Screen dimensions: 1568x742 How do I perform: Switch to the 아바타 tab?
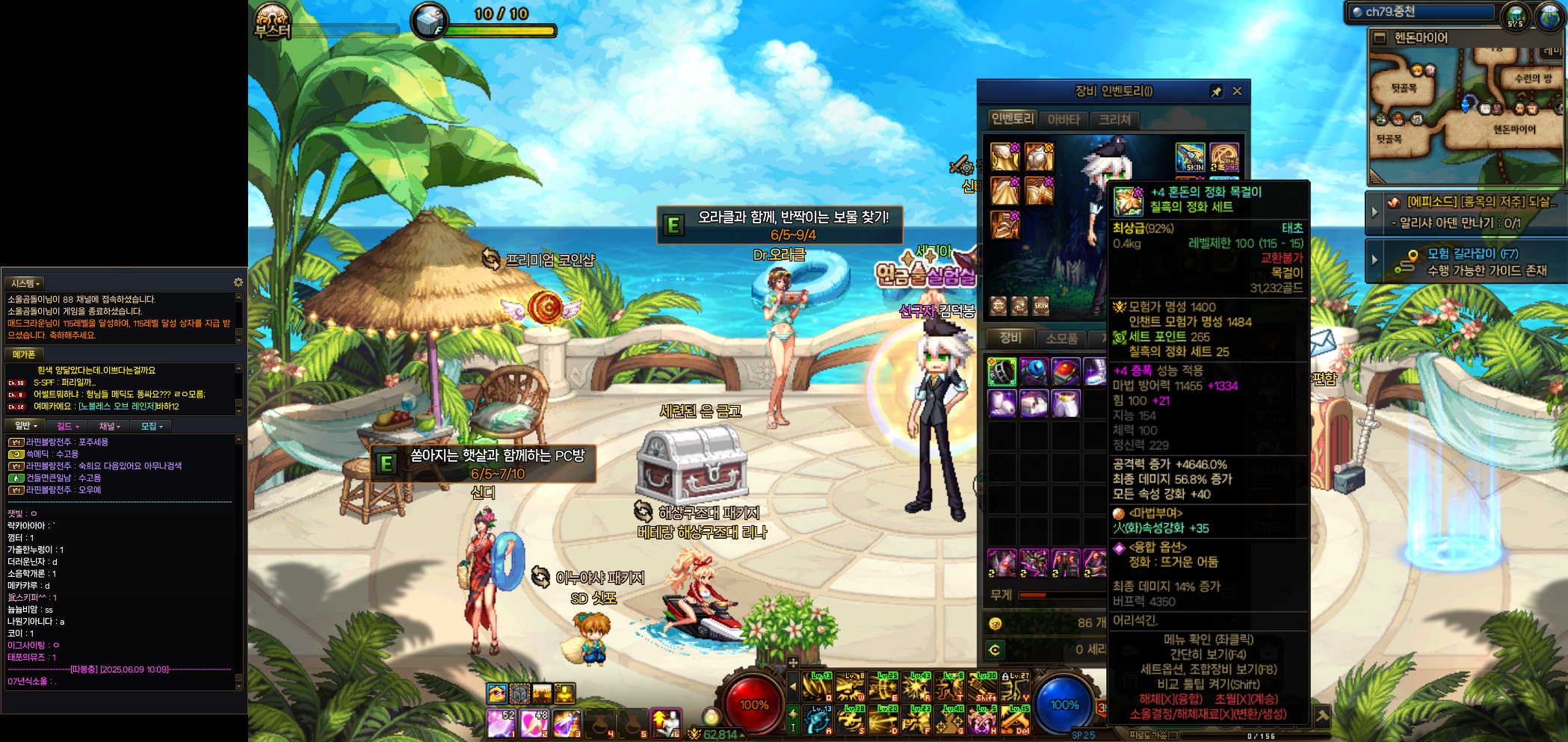[x=1063, y=120]
